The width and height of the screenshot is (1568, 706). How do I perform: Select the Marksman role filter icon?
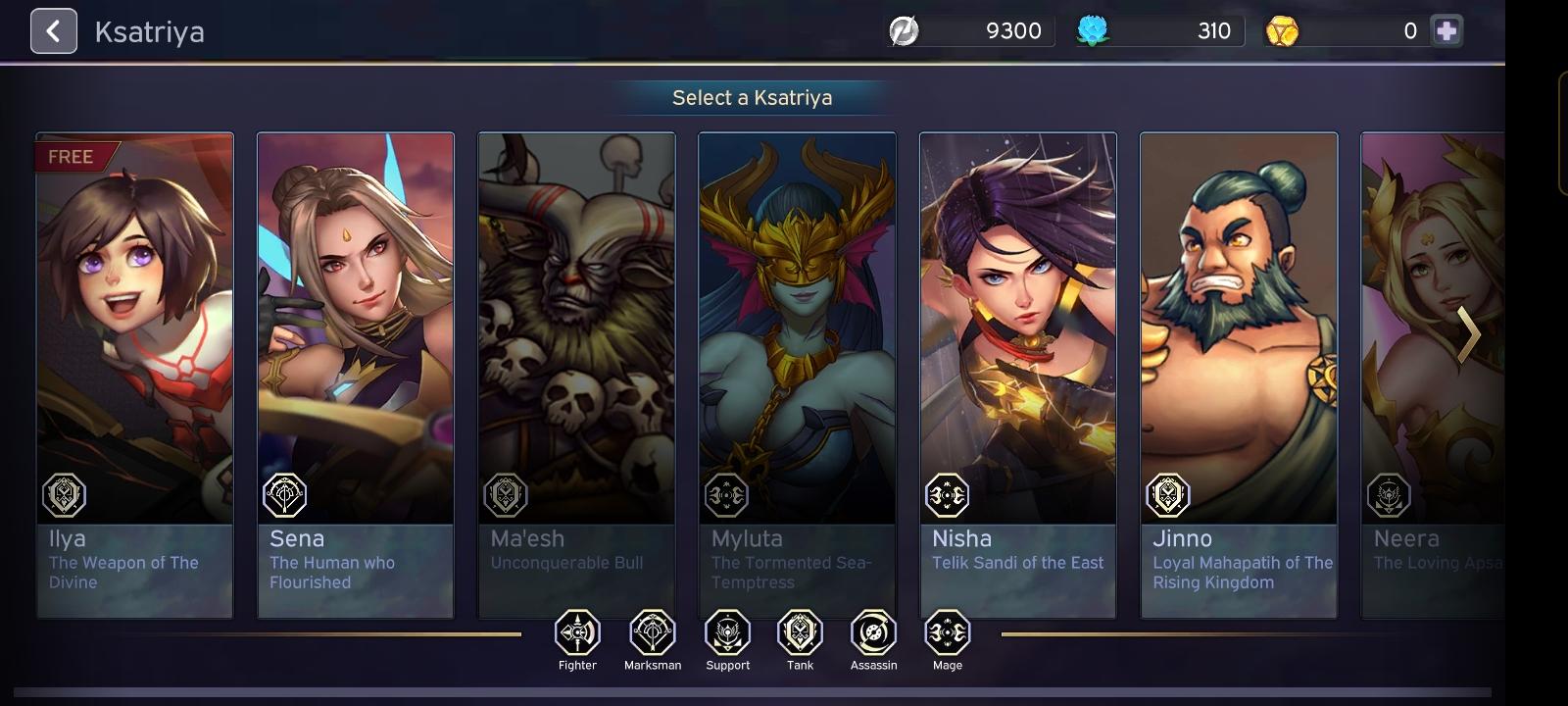click(651, 632)
